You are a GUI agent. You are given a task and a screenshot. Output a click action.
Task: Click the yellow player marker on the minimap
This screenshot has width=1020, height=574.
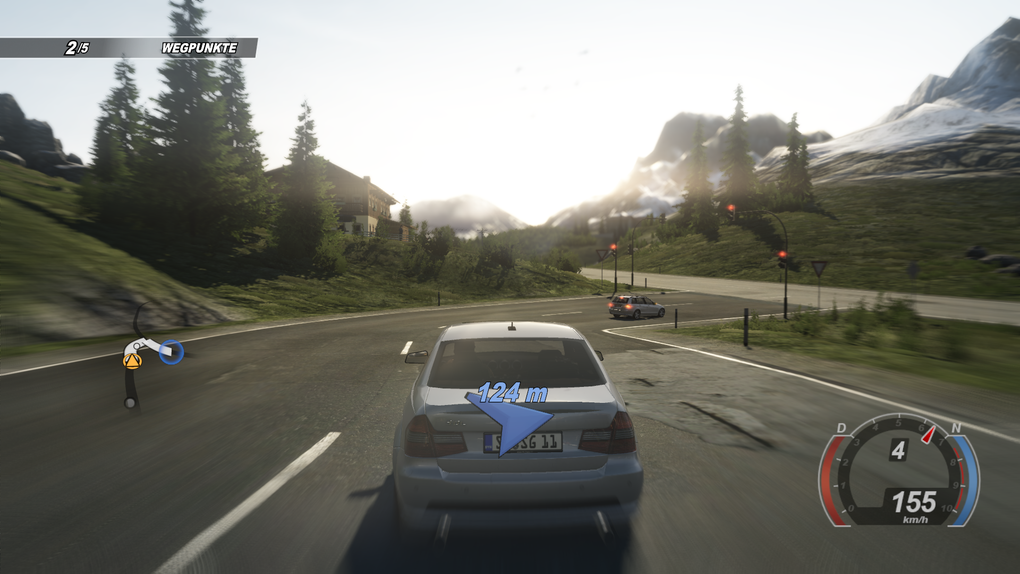(132, 361)
